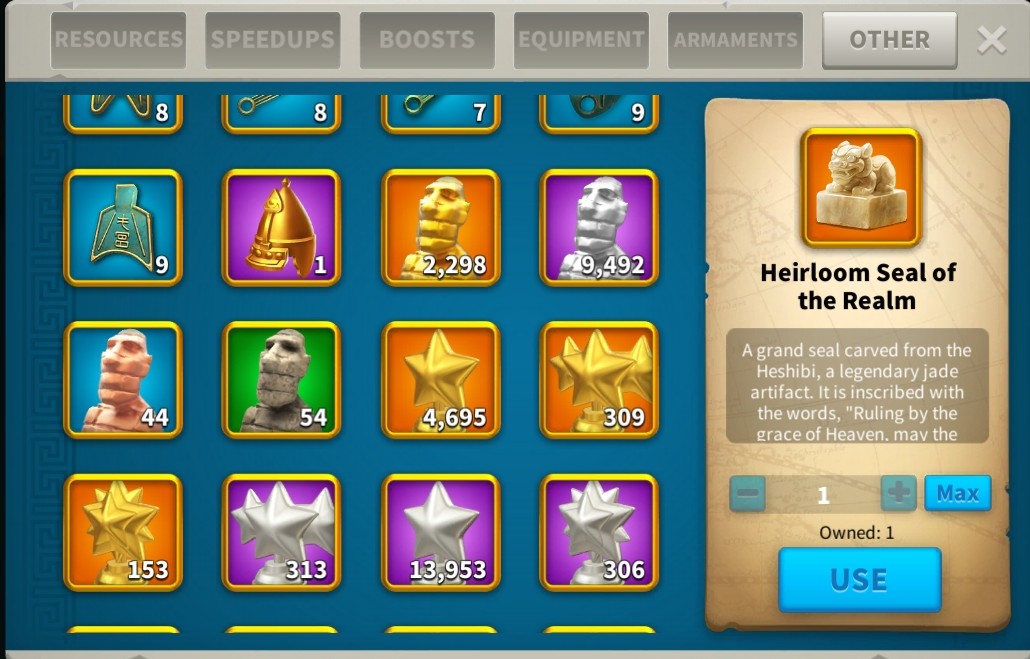The height and width of the screenshot is (659, 1030).
Task: Decrease item quantity with minus button
Action: 748,493
